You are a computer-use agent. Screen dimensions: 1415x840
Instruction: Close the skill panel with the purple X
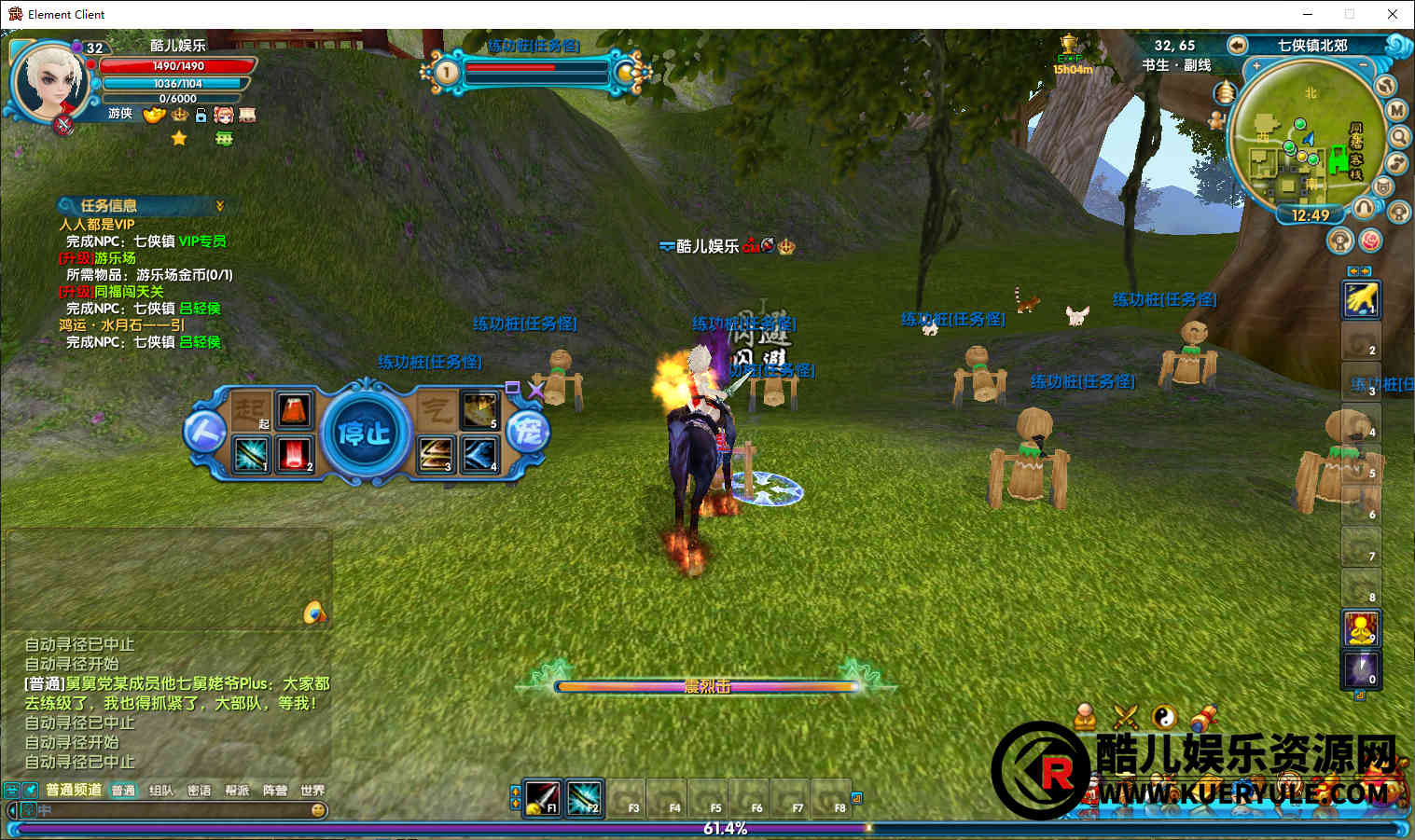tap(535, 390)
